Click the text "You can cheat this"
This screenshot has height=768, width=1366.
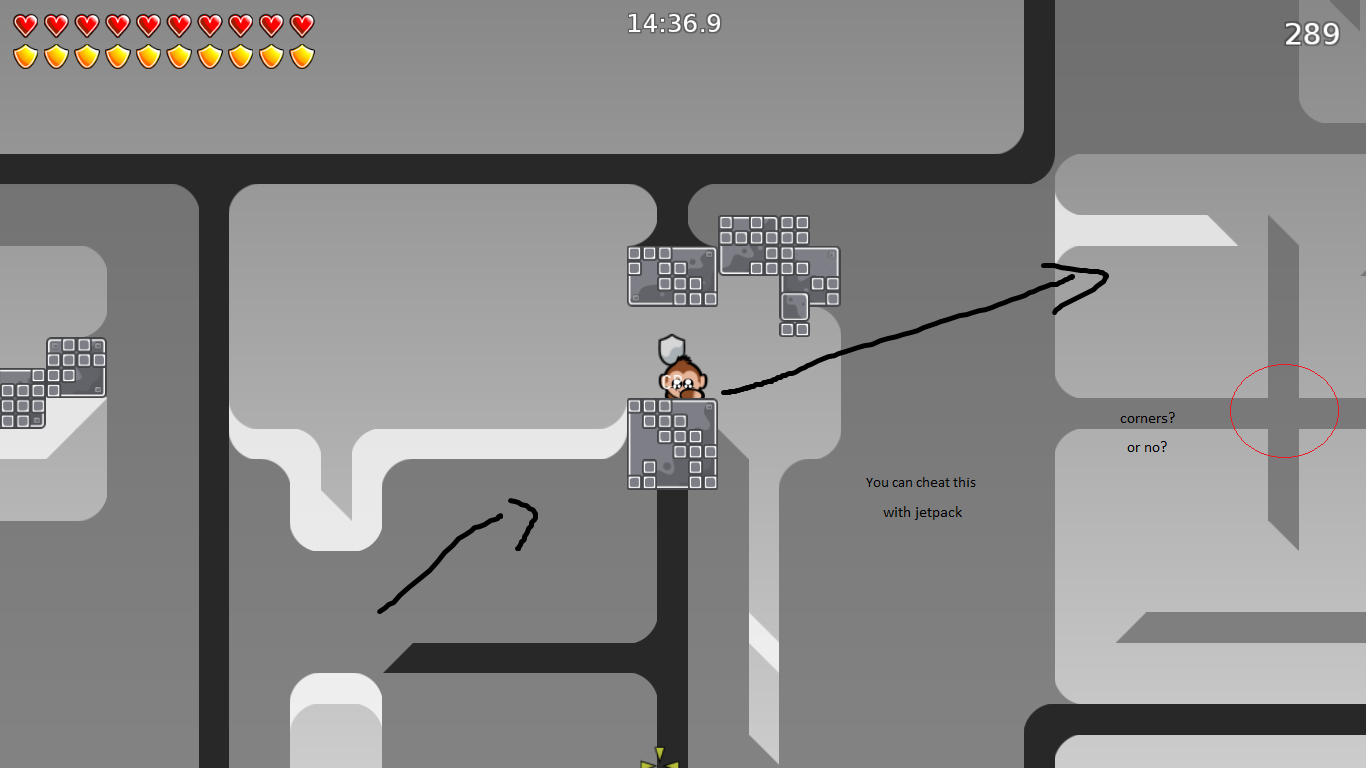(920, 482)
